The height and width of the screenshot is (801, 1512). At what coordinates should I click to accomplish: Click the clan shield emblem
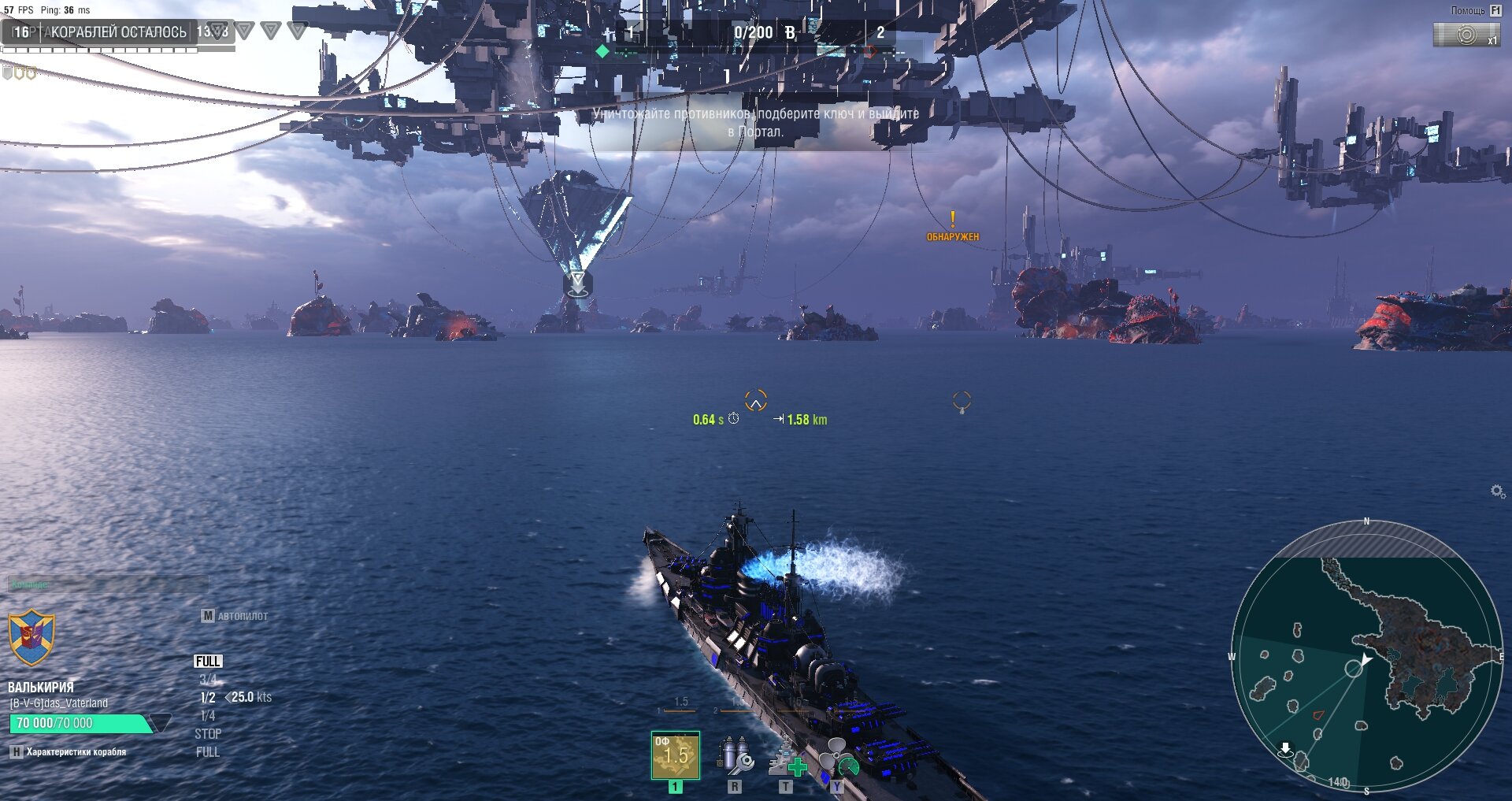click(31, 637)
